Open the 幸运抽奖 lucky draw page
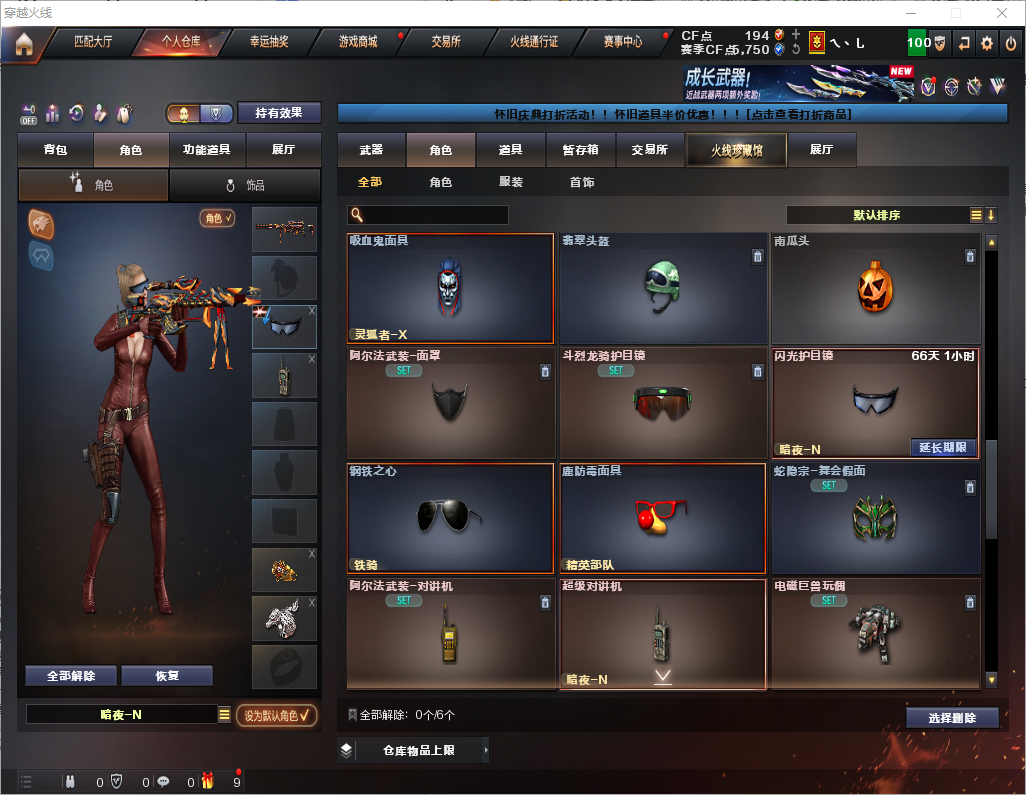The width and height of the screenshot is (1026, 795). [268, 42]
